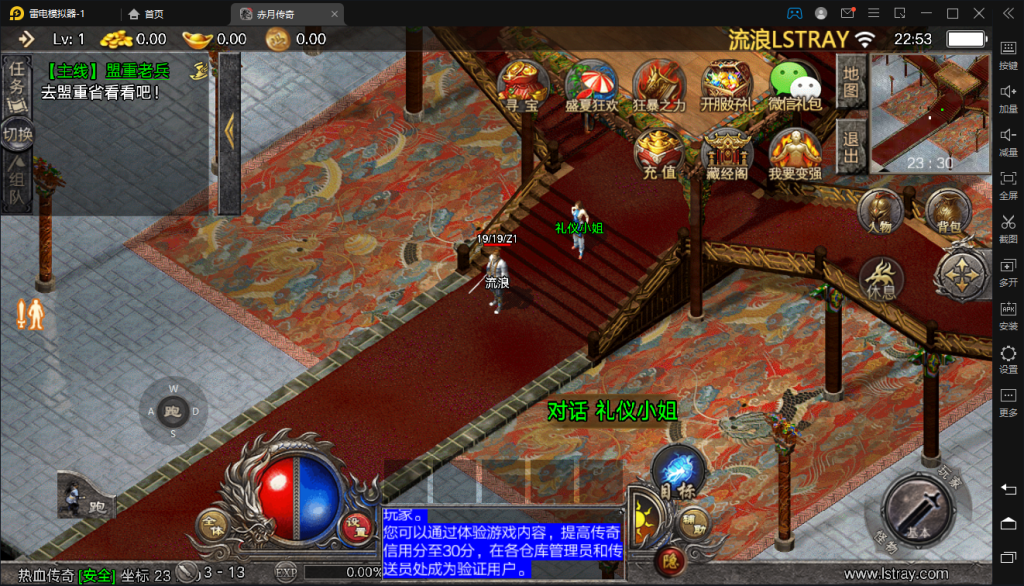Open the 开服好礼 server gift icon

(x=727, y=85)
